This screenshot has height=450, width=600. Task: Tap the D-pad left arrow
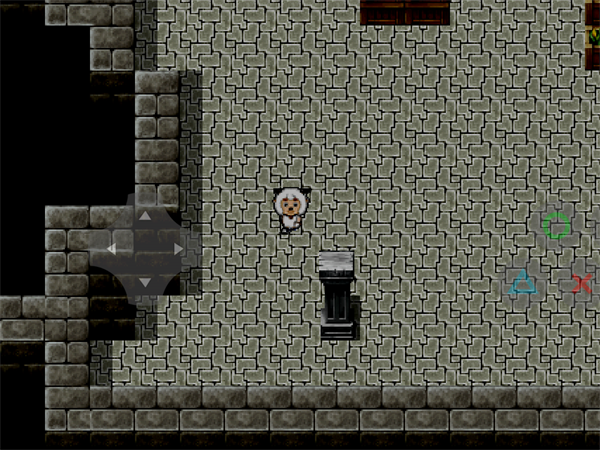(111, 248)
